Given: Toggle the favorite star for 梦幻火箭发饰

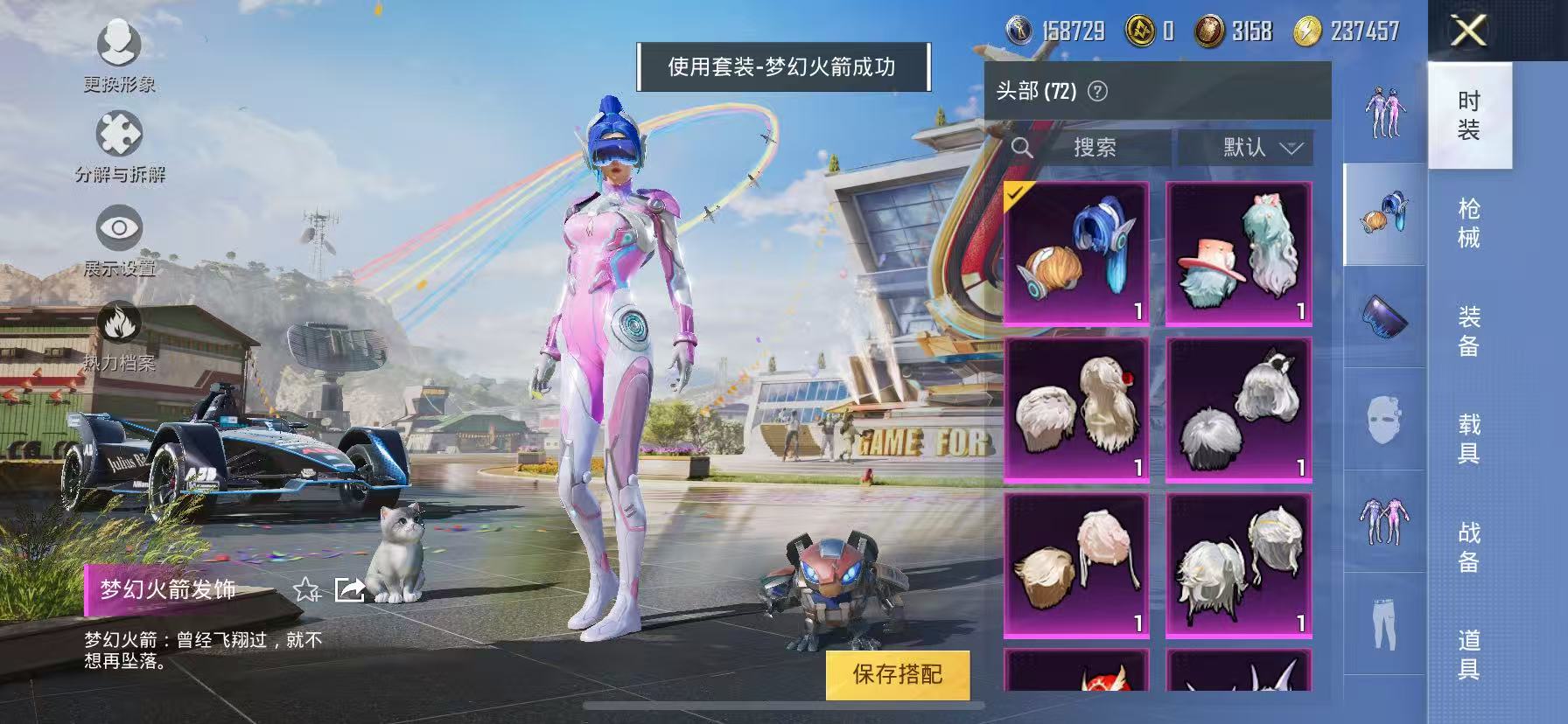Looking at the screenshot, I should pyautogui.click(x=305, y=590).
